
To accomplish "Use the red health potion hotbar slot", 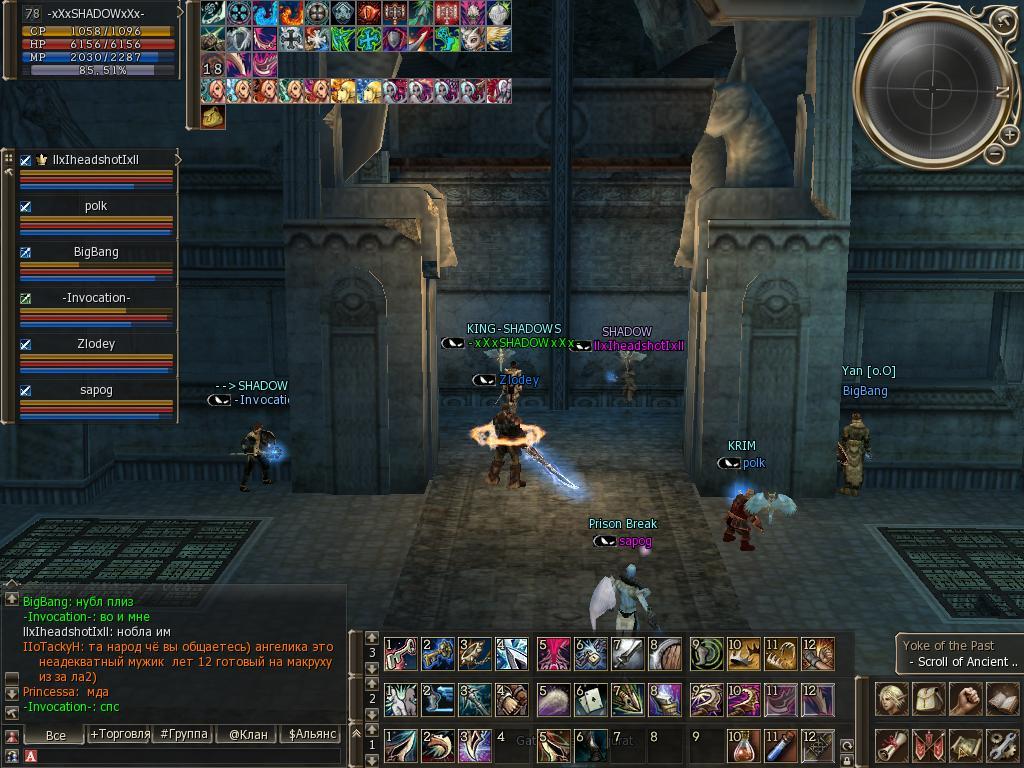I will click(x=742, y=745).
